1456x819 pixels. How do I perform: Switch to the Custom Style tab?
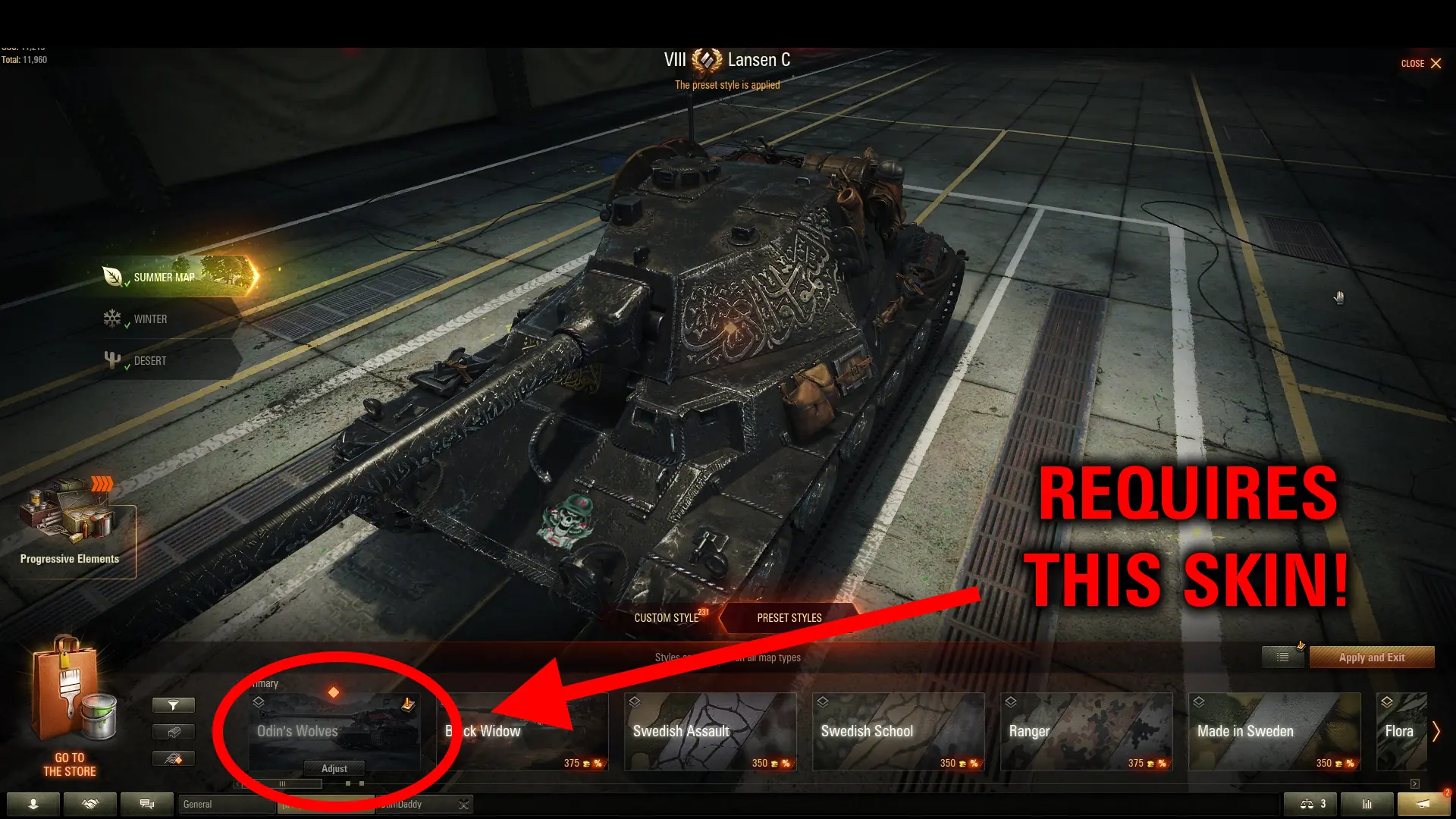667,618
